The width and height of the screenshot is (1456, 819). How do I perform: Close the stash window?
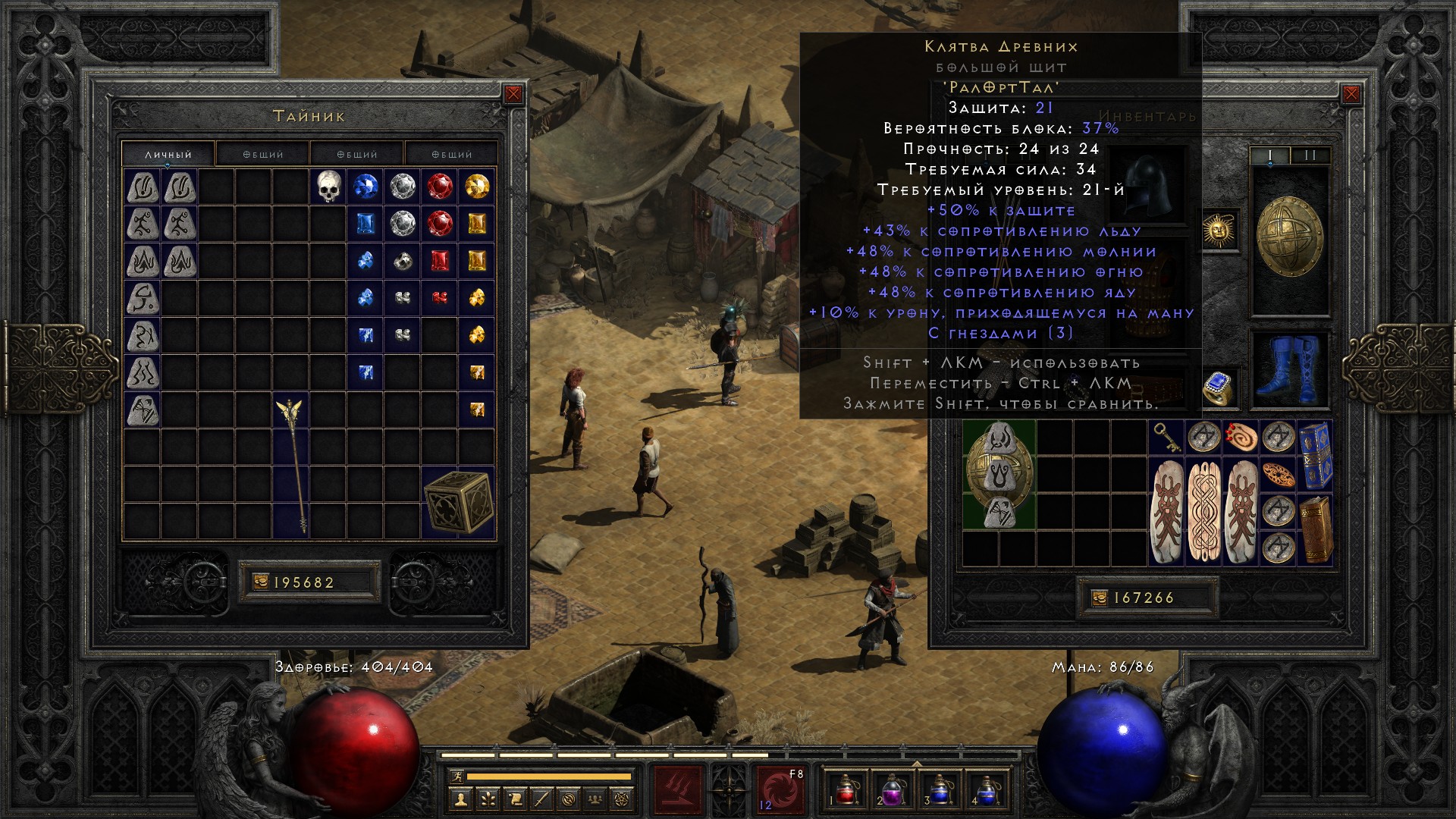(x=513, y=94)
